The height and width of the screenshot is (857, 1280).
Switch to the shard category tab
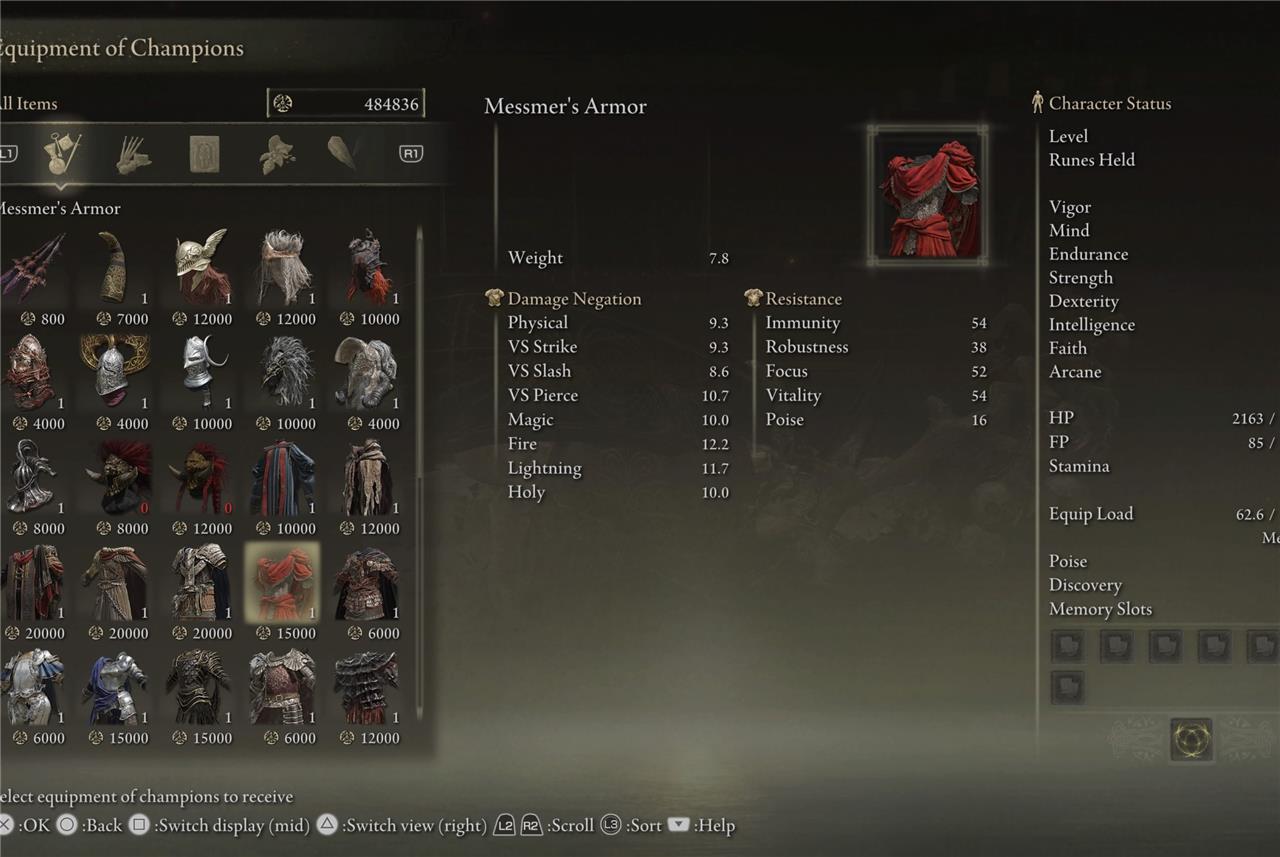tap(343, 153)
